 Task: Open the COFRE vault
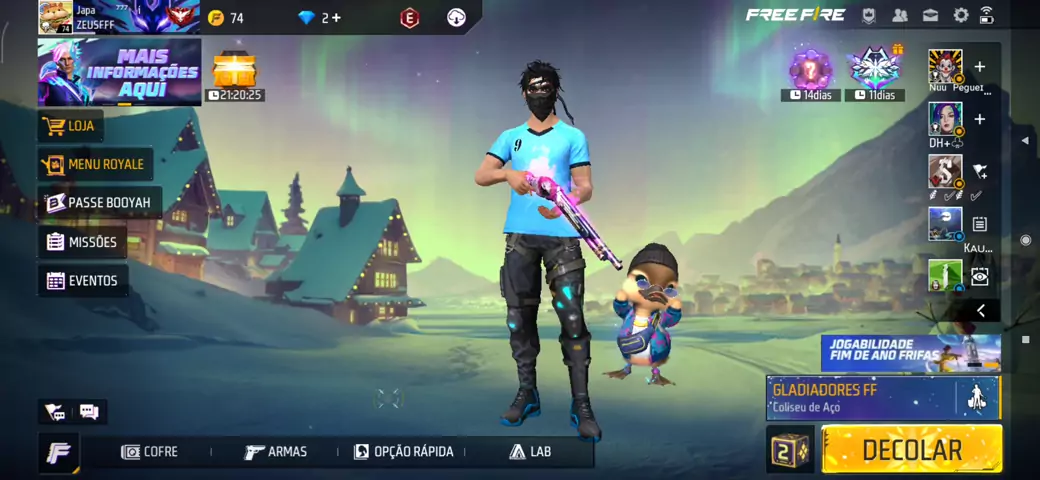click(x=150, y=452)
